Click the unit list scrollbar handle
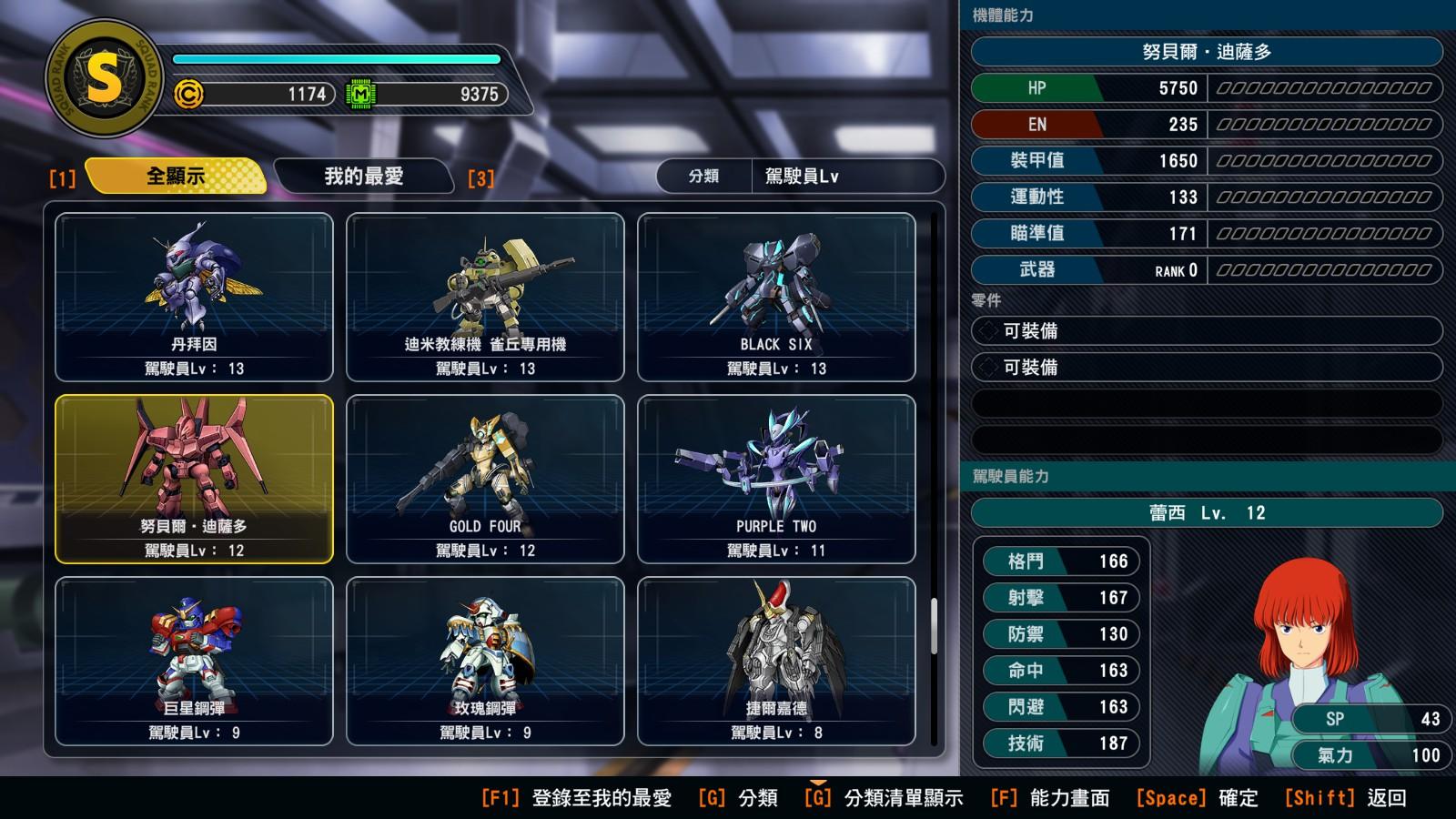Viewport: 1456px width, 819px height. 934,625
